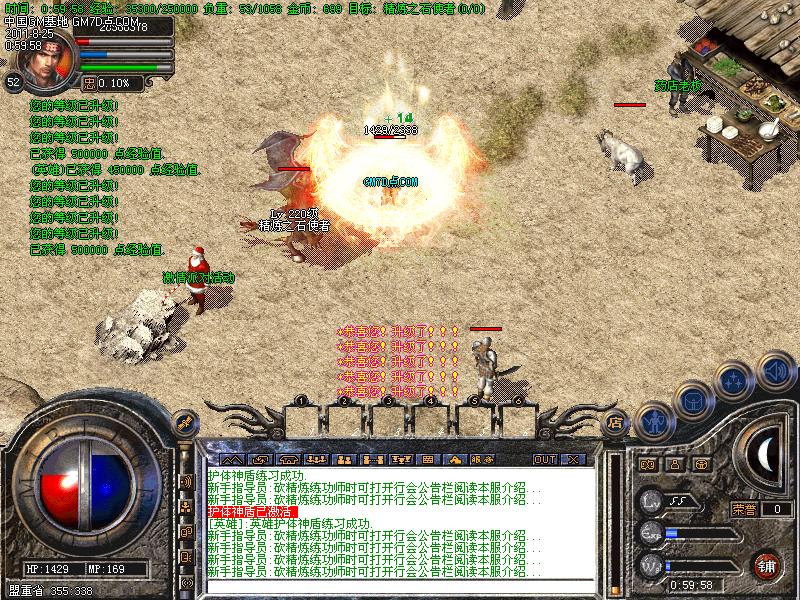Close the chat toolbar with X
The width and height of the screenshot is (800, 600).
[x=573, y=460]
